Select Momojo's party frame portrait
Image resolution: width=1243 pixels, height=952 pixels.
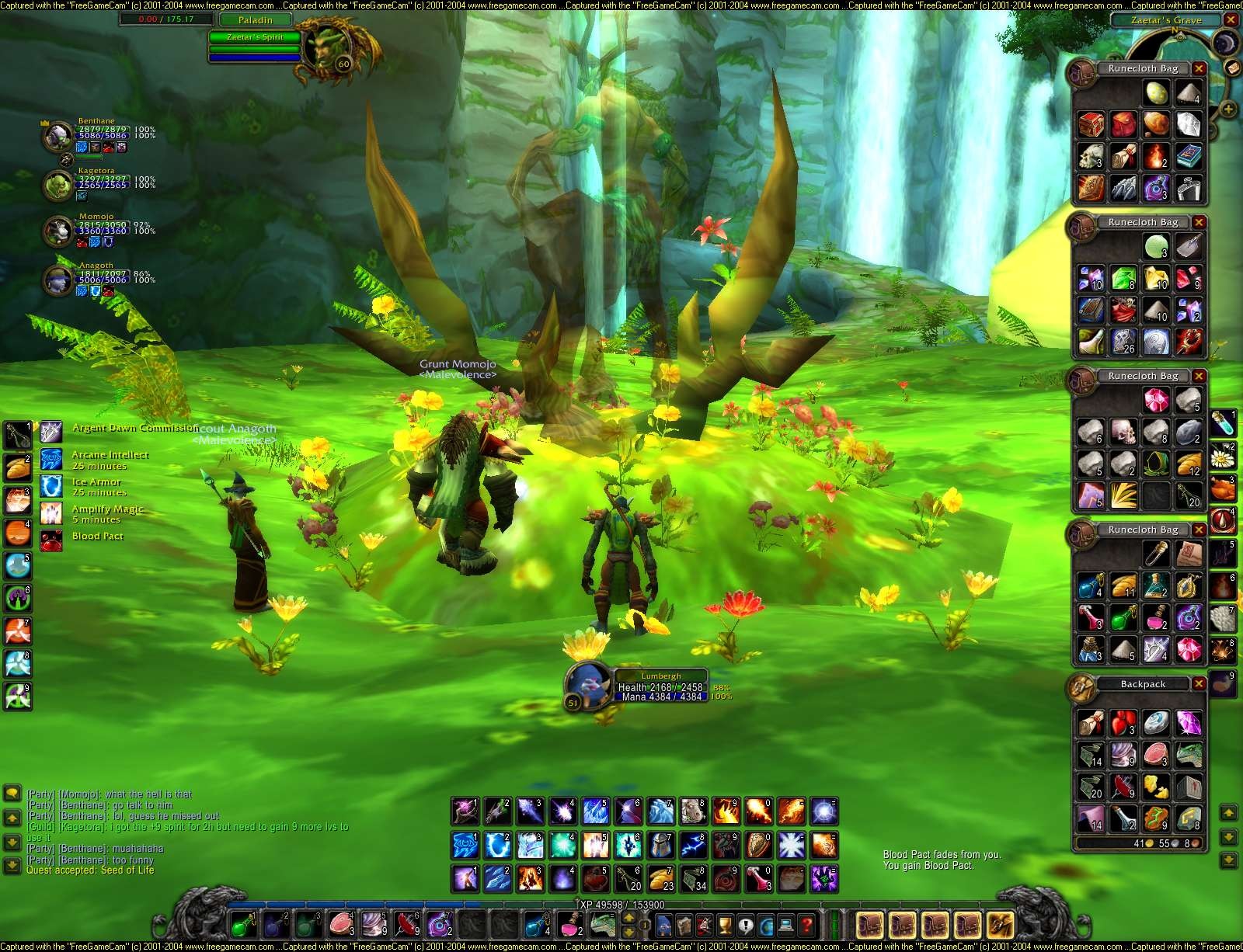(x=56, y=231)
